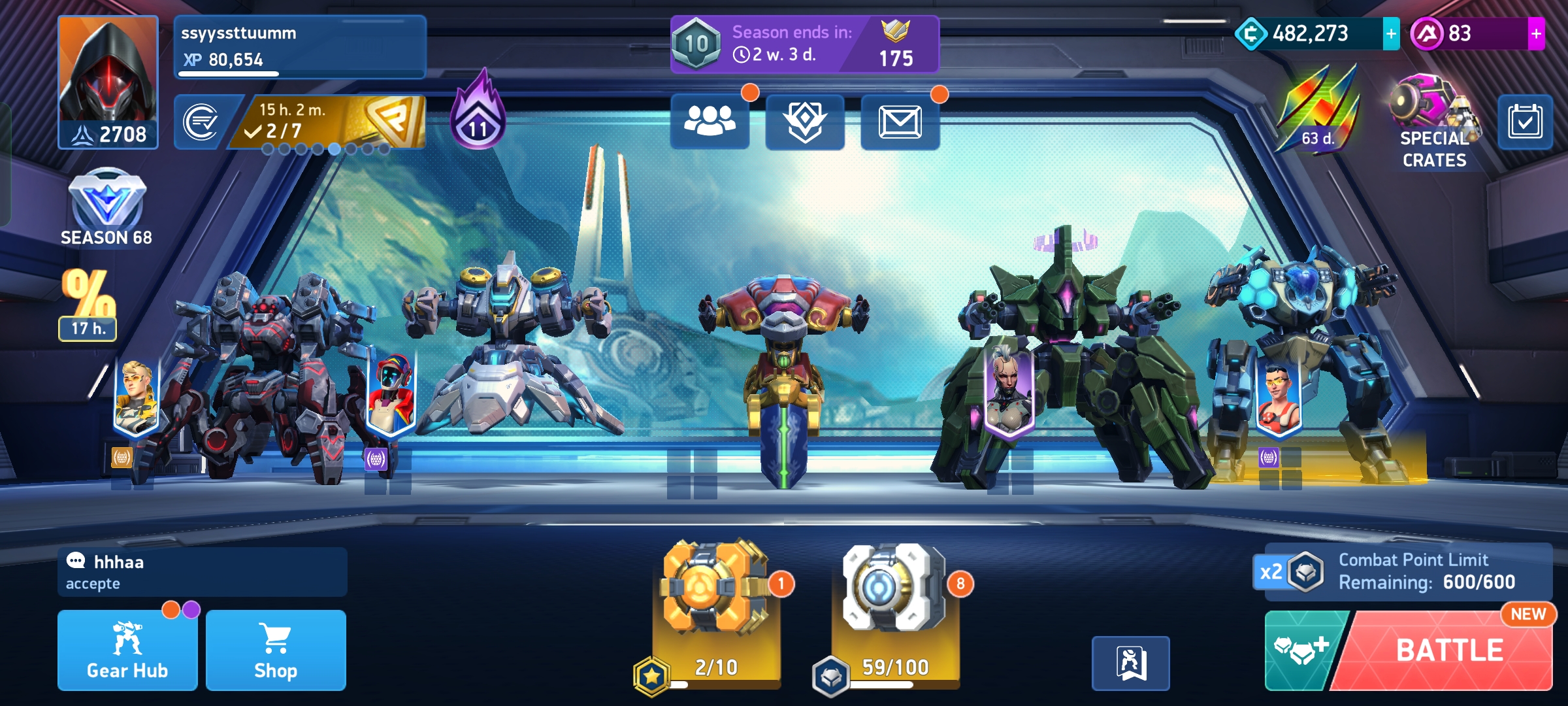Open the ranked shield rewards icon
Viewport: 1568px width, 706px height.
pos(805,122)
